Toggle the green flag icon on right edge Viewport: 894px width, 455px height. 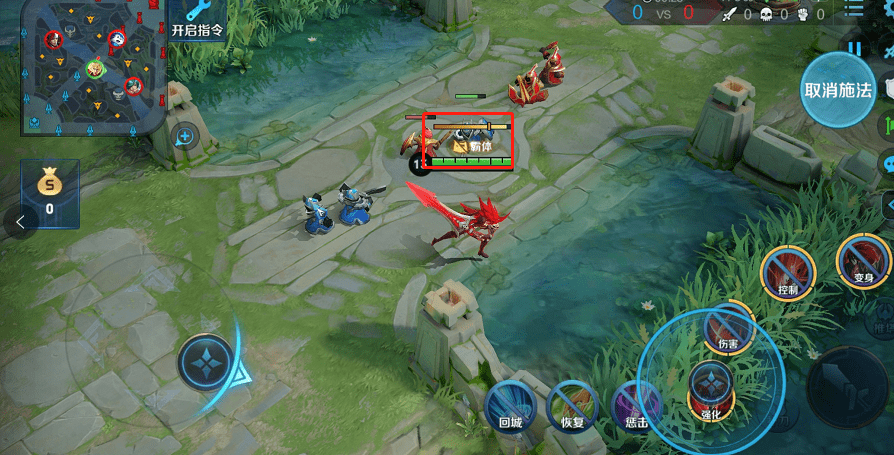point(887,127)
